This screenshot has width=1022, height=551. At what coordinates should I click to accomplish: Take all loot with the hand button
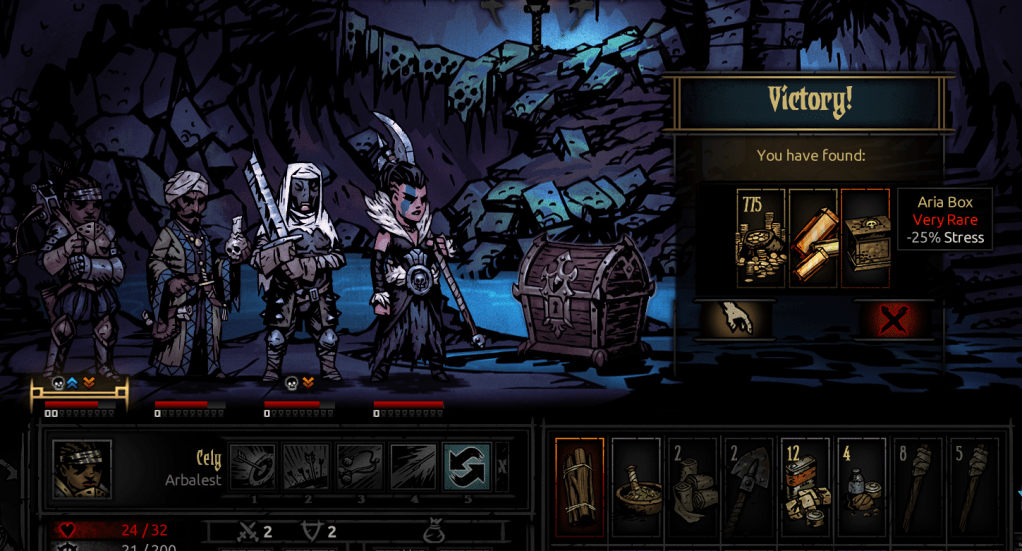[x=735, y=319]
